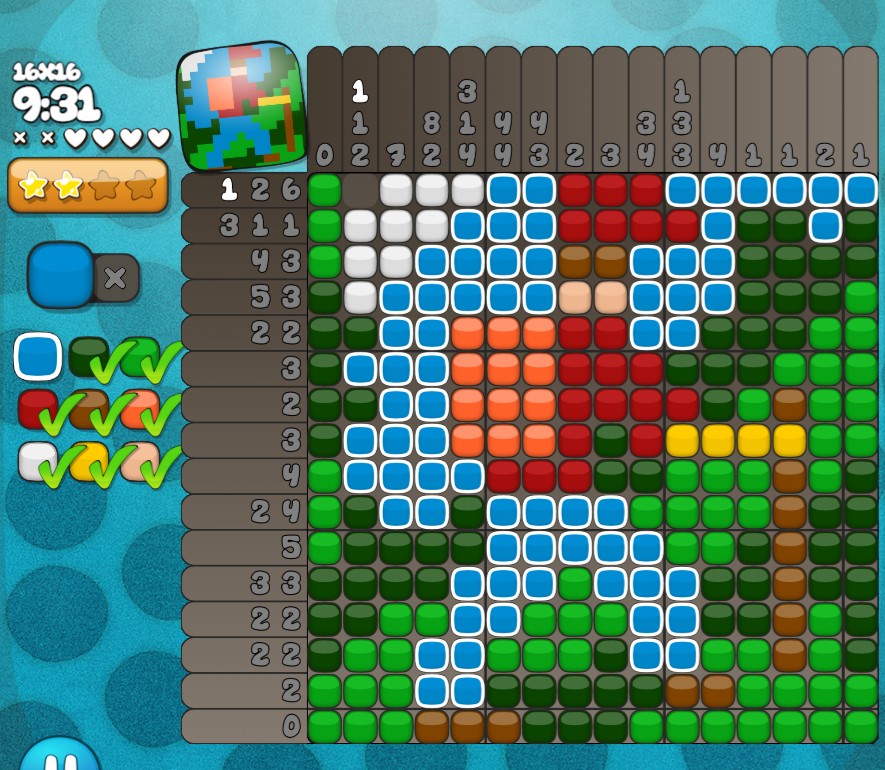Screen dimensions: 885x770
Task: Pick the orange color swatch
Action: [138, 408]
